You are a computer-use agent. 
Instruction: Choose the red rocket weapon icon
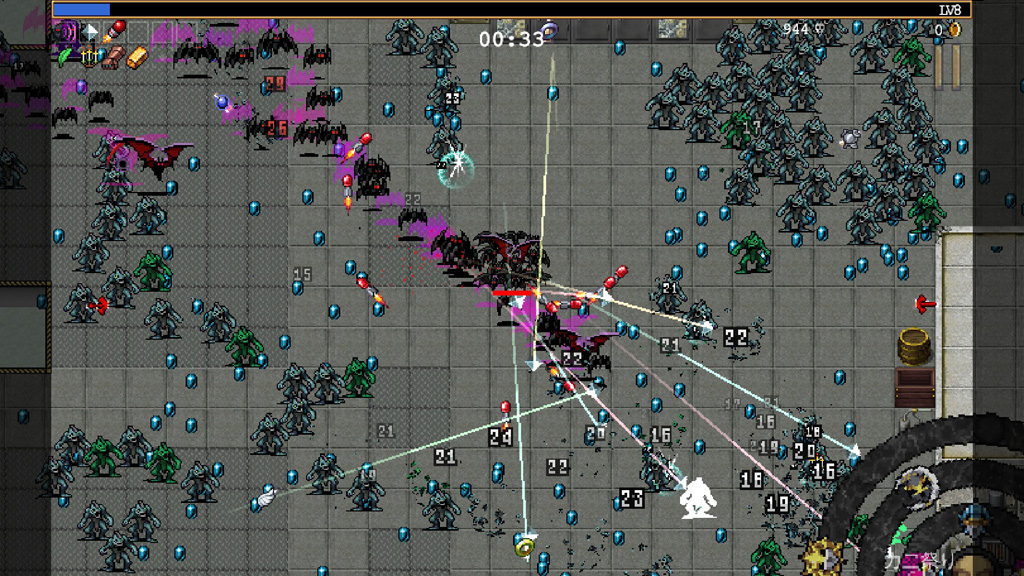click(114, 33)
